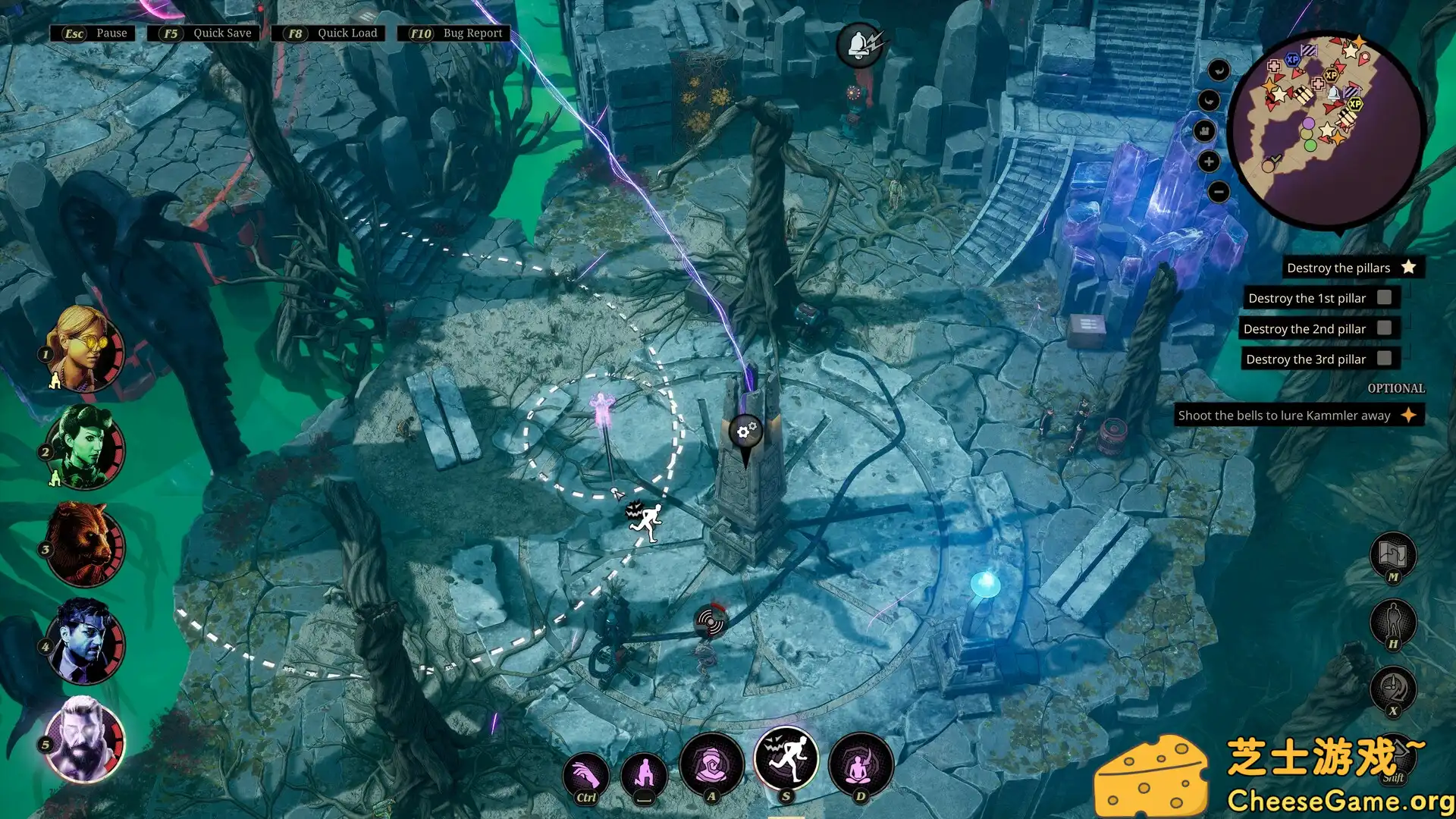The height and width of the screenshot is (819, 1456).
Task: Select the Quick Load button
Action: coord(329,33)
